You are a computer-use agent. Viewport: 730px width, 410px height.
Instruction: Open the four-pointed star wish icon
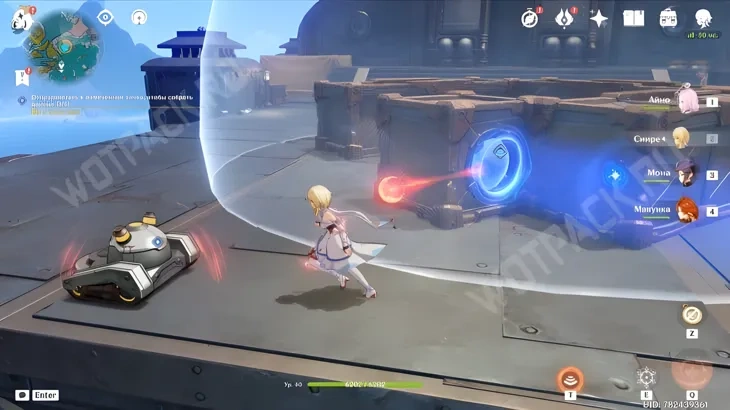tap(599, 17)
